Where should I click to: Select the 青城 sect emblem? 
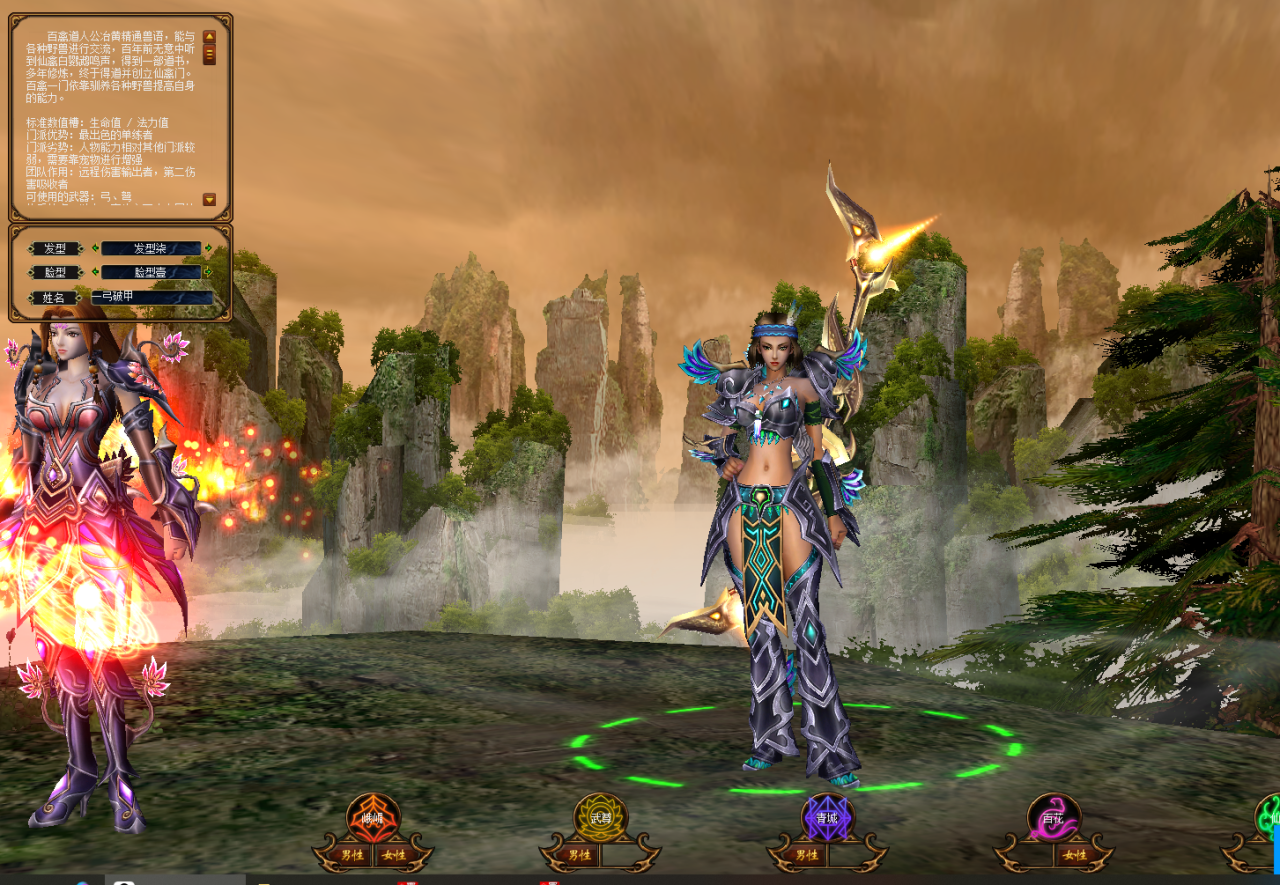(828, 817)
